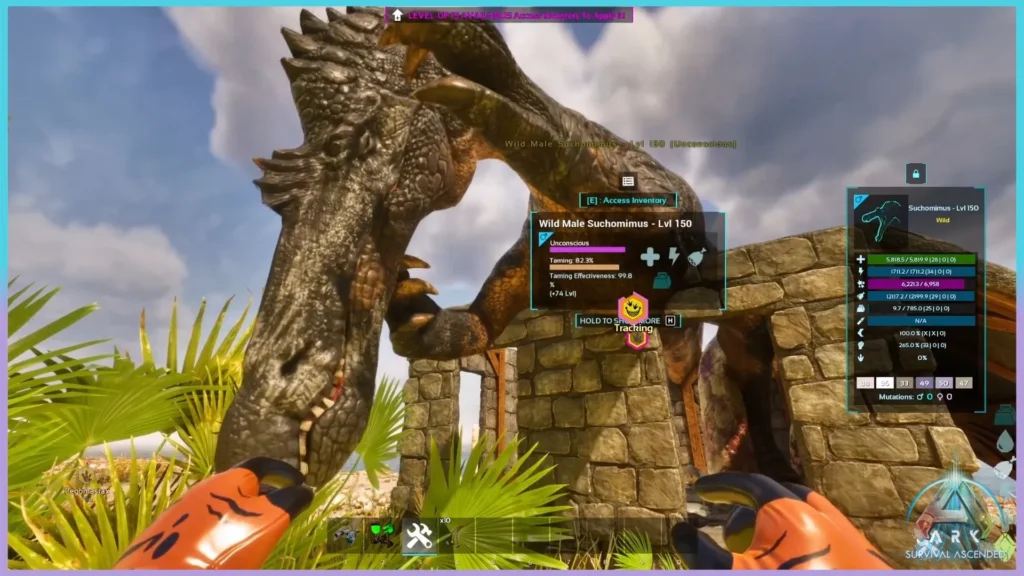The width and height of the screenshot is (1024, 576).
Task: Click the list icon above Access Inventory
Action: (x=628, y=181)
